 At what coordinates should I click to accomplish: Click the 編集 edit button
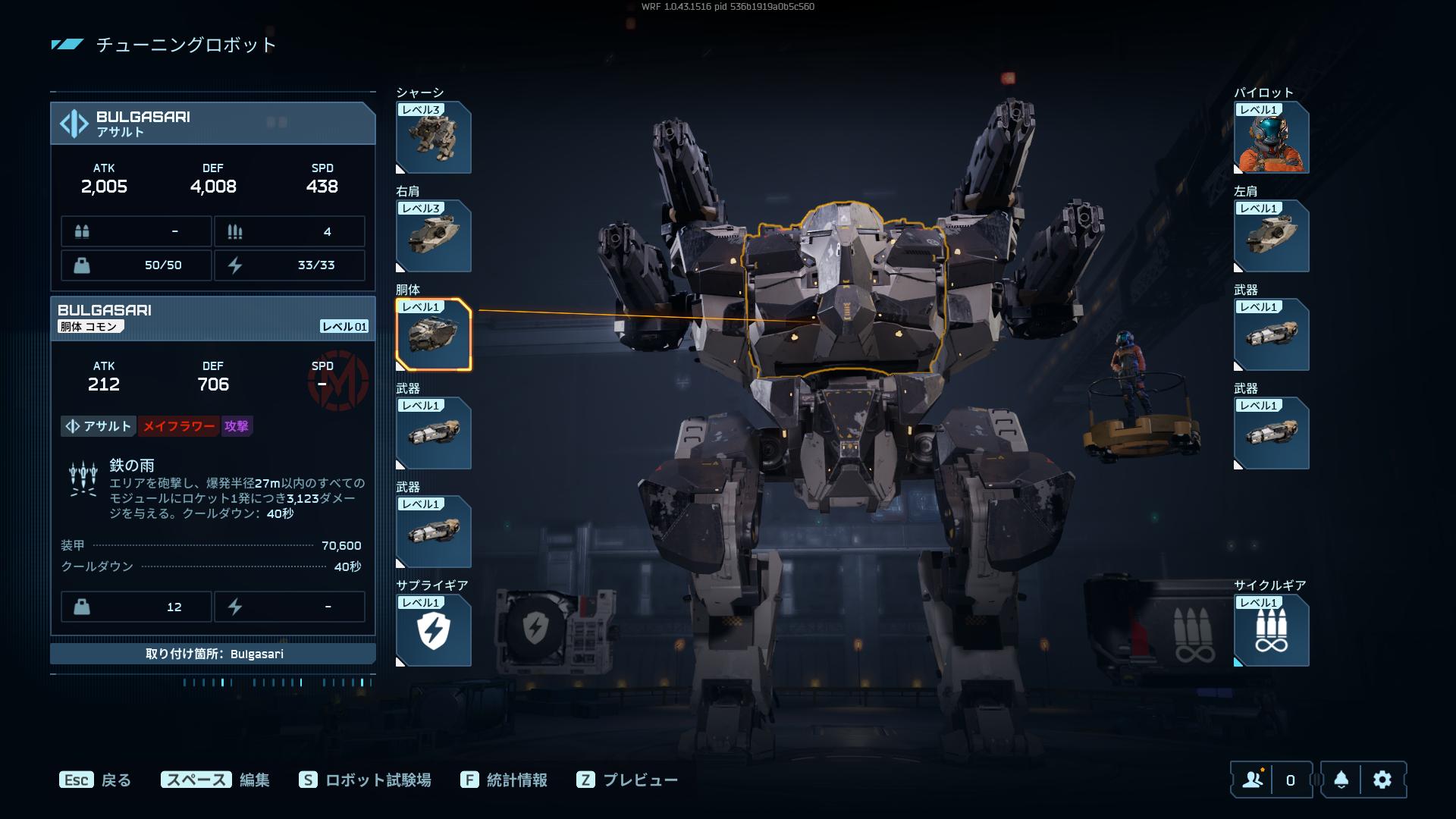pyautogui.click(x=215, y=780)
